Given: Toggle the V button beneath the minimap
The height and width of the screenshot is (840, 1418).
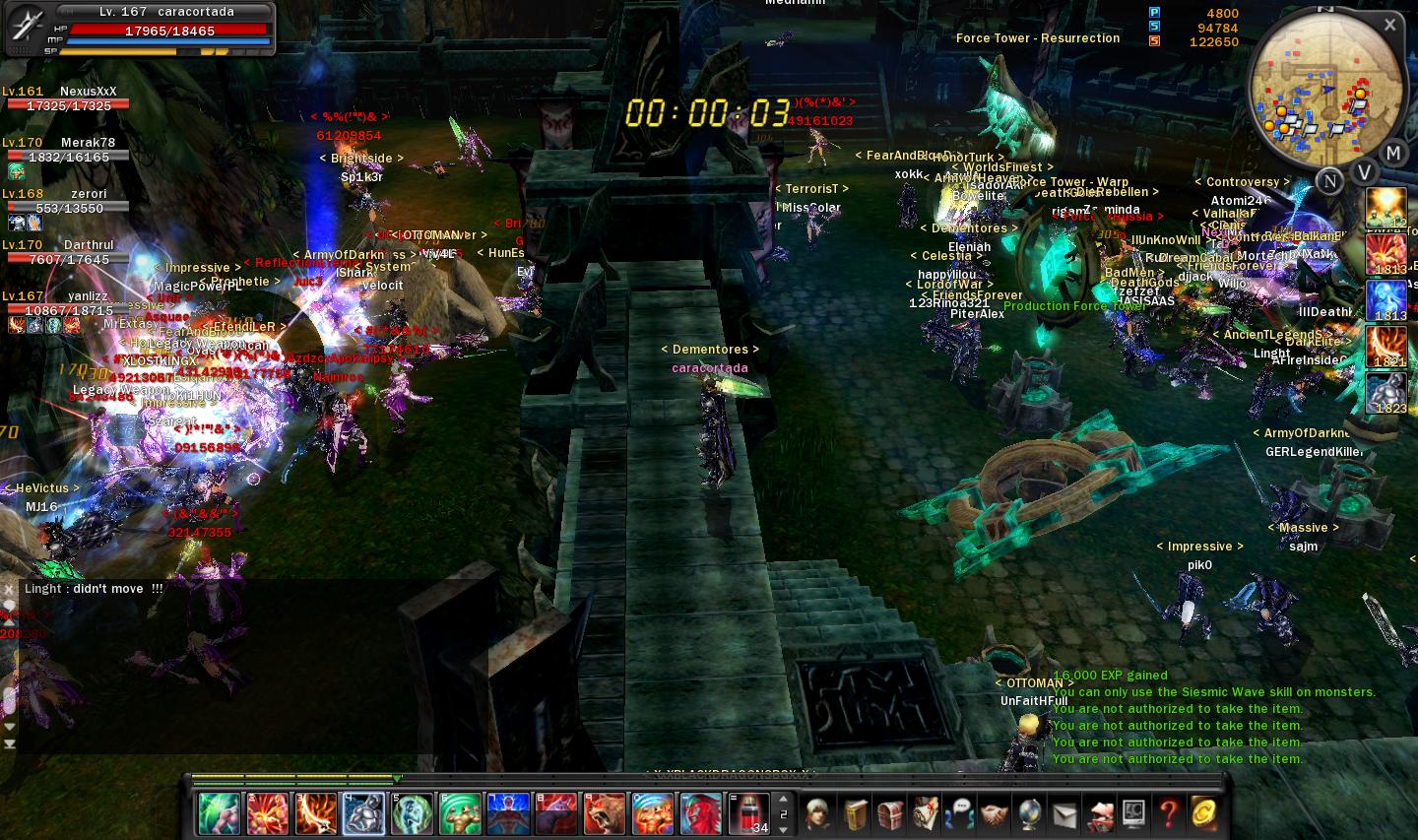Looking at the screenshot, I should point(1365,170).
